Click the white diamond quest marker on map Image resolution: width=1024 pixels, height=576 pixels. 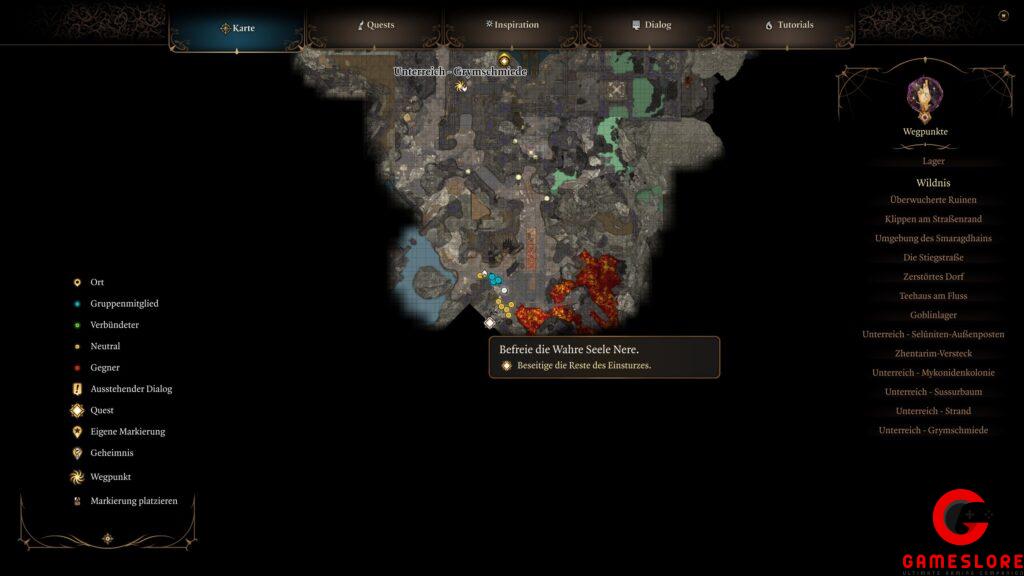point(490,322)
